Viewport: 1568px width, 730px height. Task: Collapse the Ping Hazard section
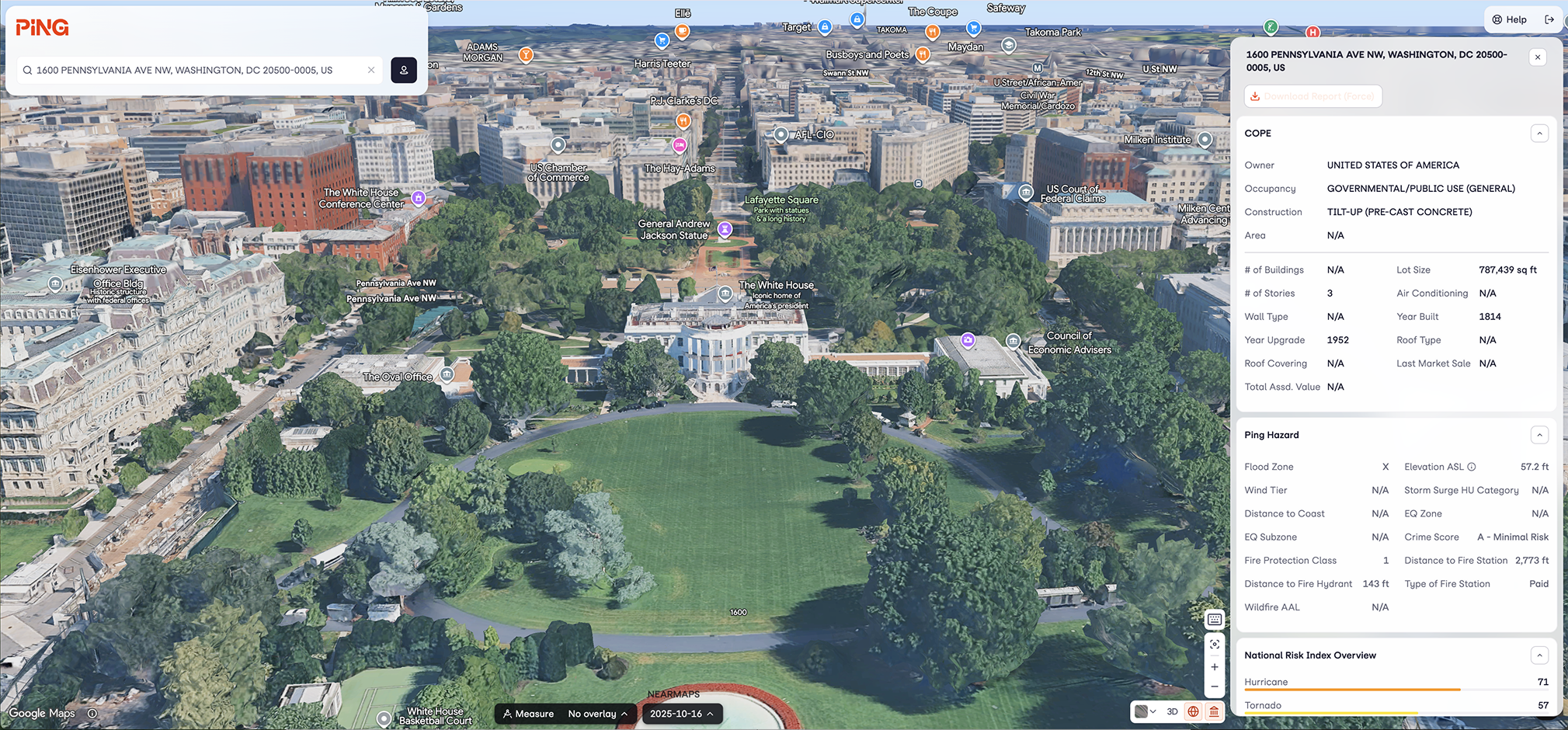(x=1539, y=435)
